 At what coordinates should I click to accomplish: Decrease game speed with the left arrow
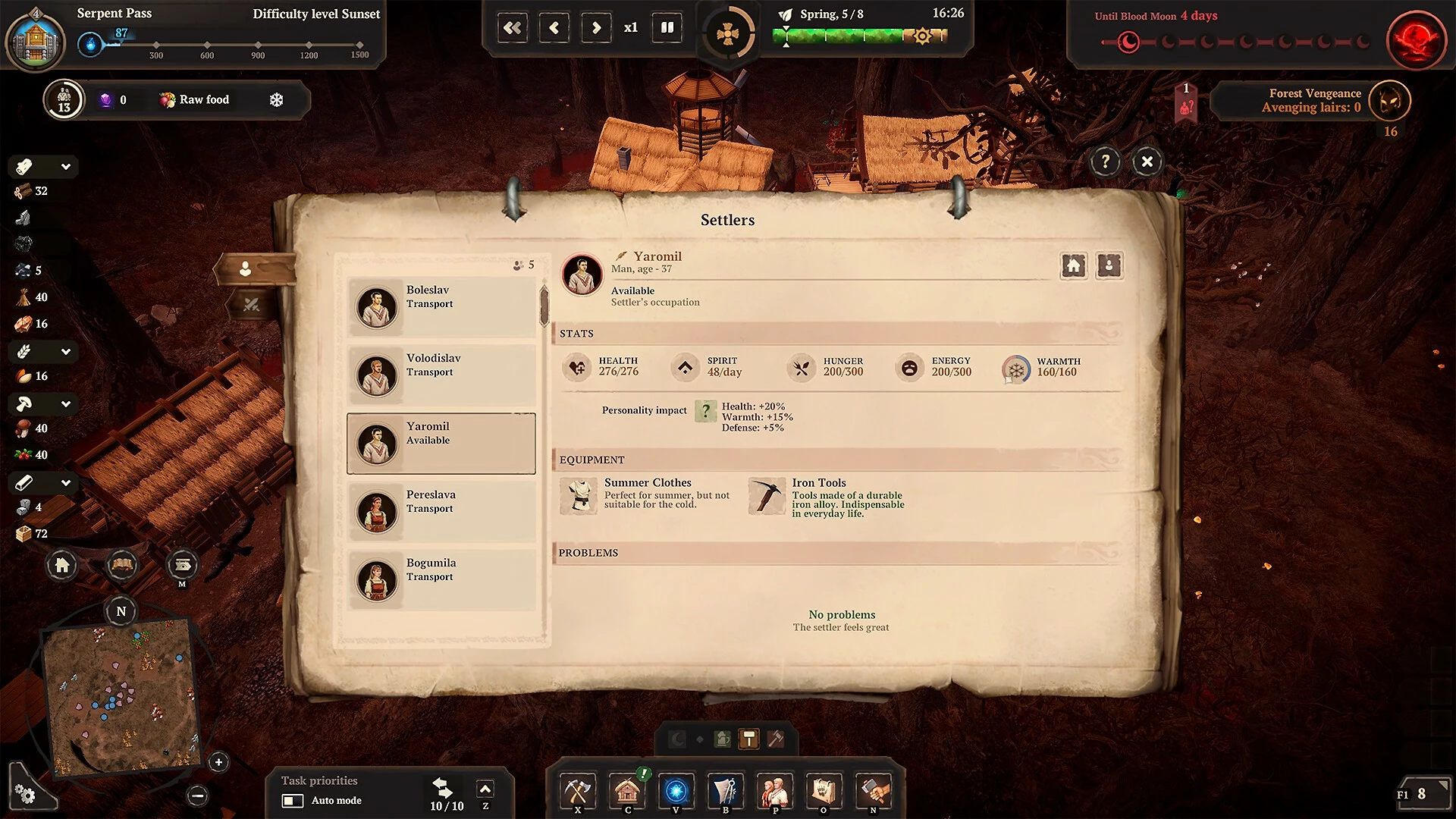click(554, 28)
